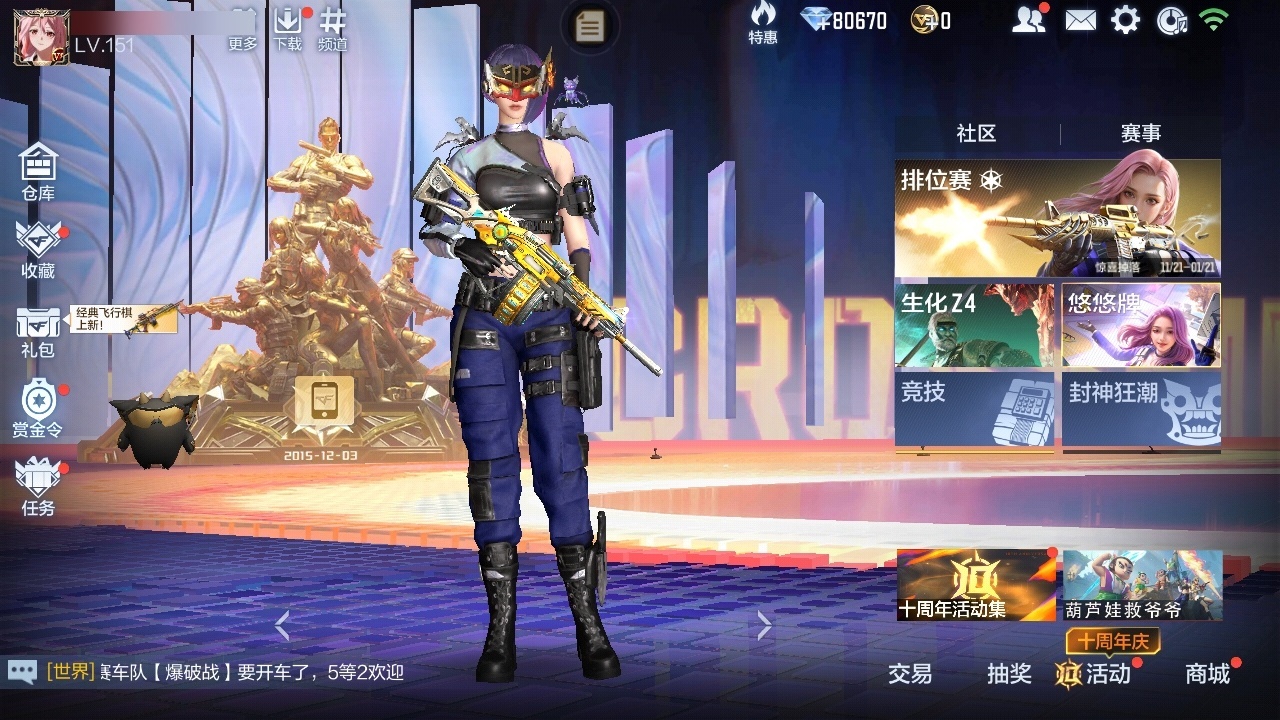The height and width of the screenshot is (720, 1280).
Task: Open the friends list icon
Action: 1028,20
